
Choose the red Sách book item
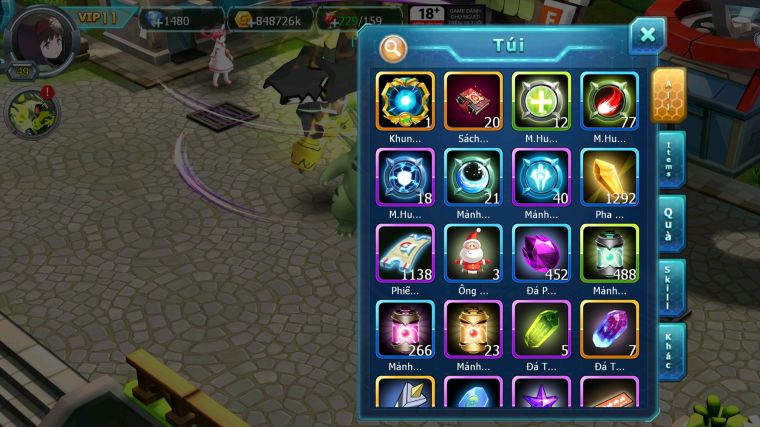point(473,101)
